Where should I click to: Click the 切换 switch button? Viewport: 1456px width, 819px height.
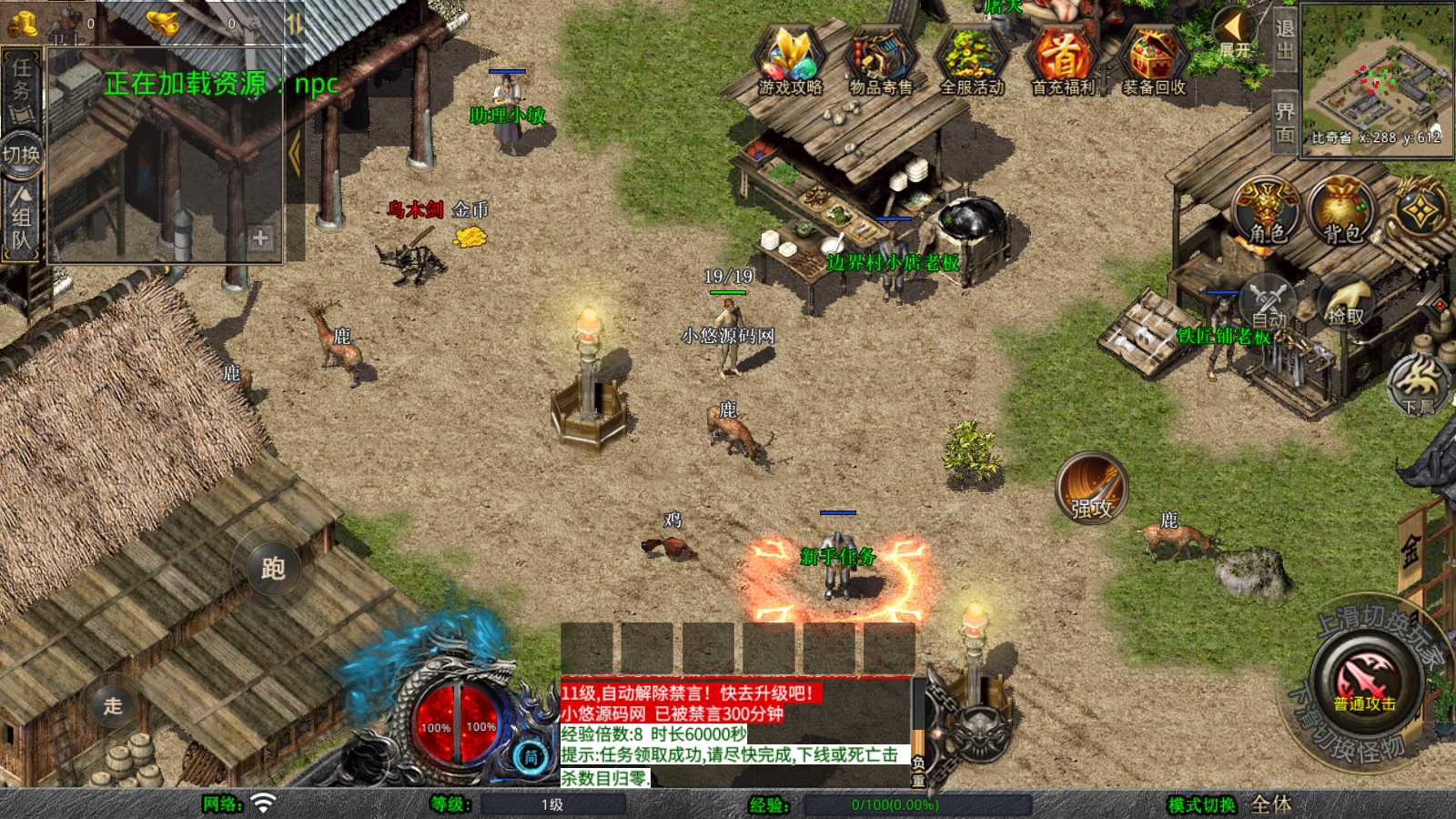[x=21, y=154]
